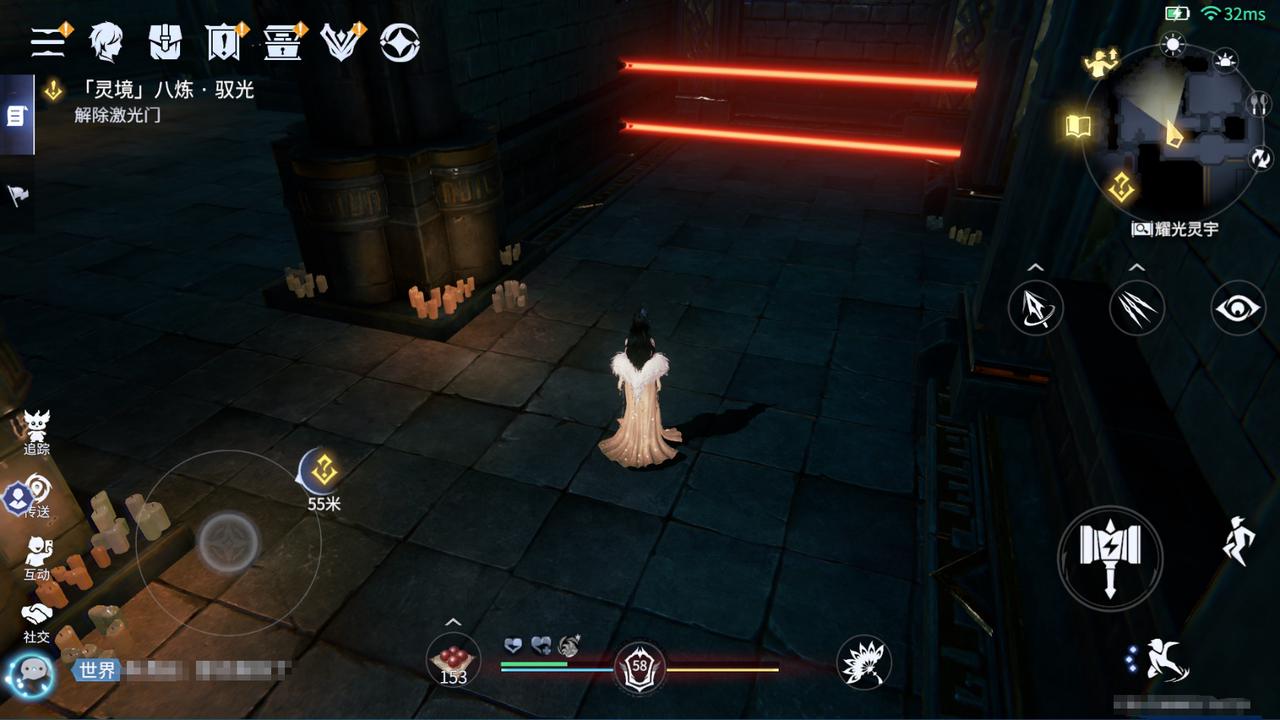Toggle the eye view icon
The width and height of the screenshot is (1280, 720).
pos(1238,307)
